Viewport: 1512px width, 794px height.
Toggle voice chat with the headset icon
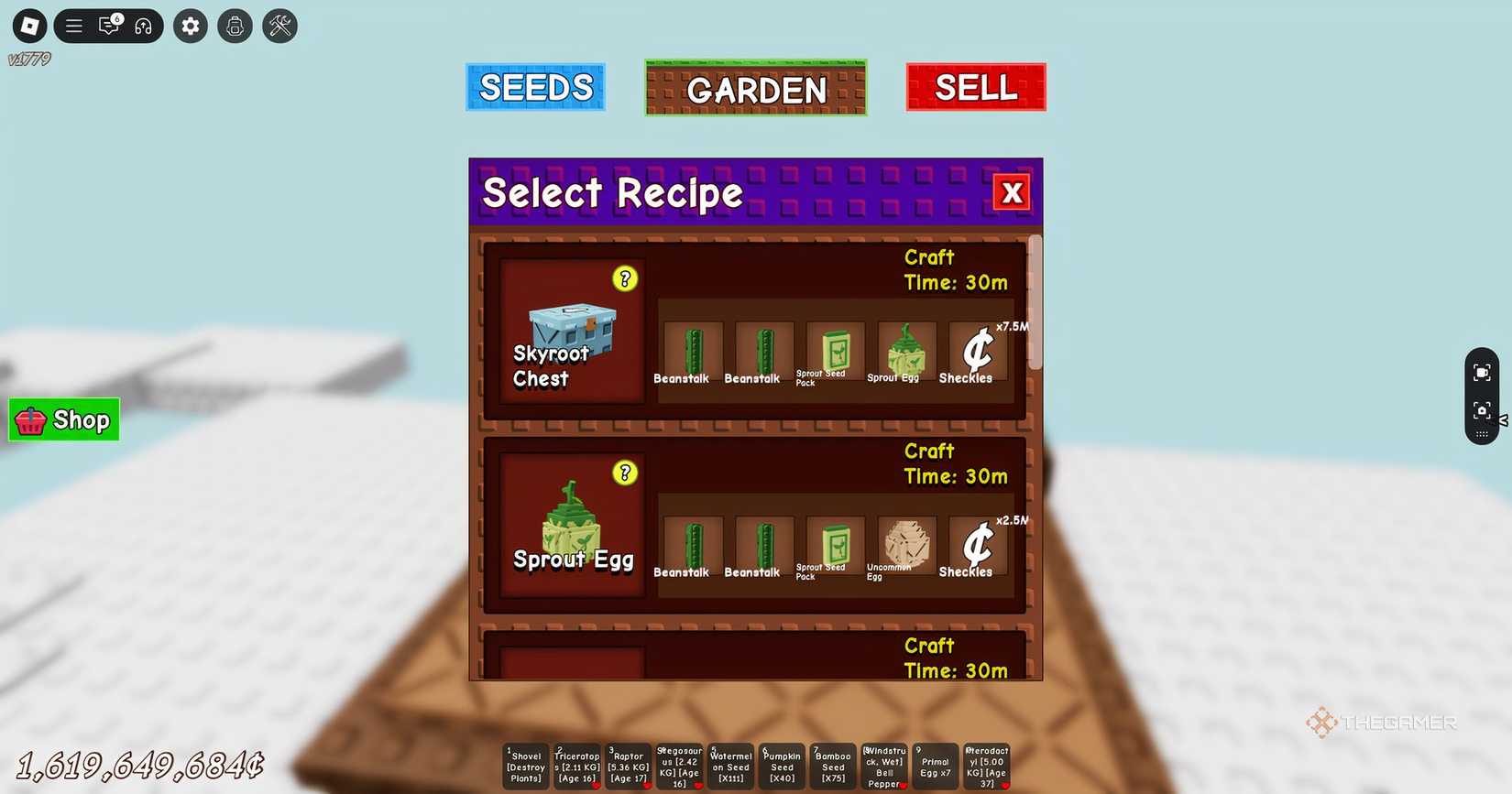142,26
